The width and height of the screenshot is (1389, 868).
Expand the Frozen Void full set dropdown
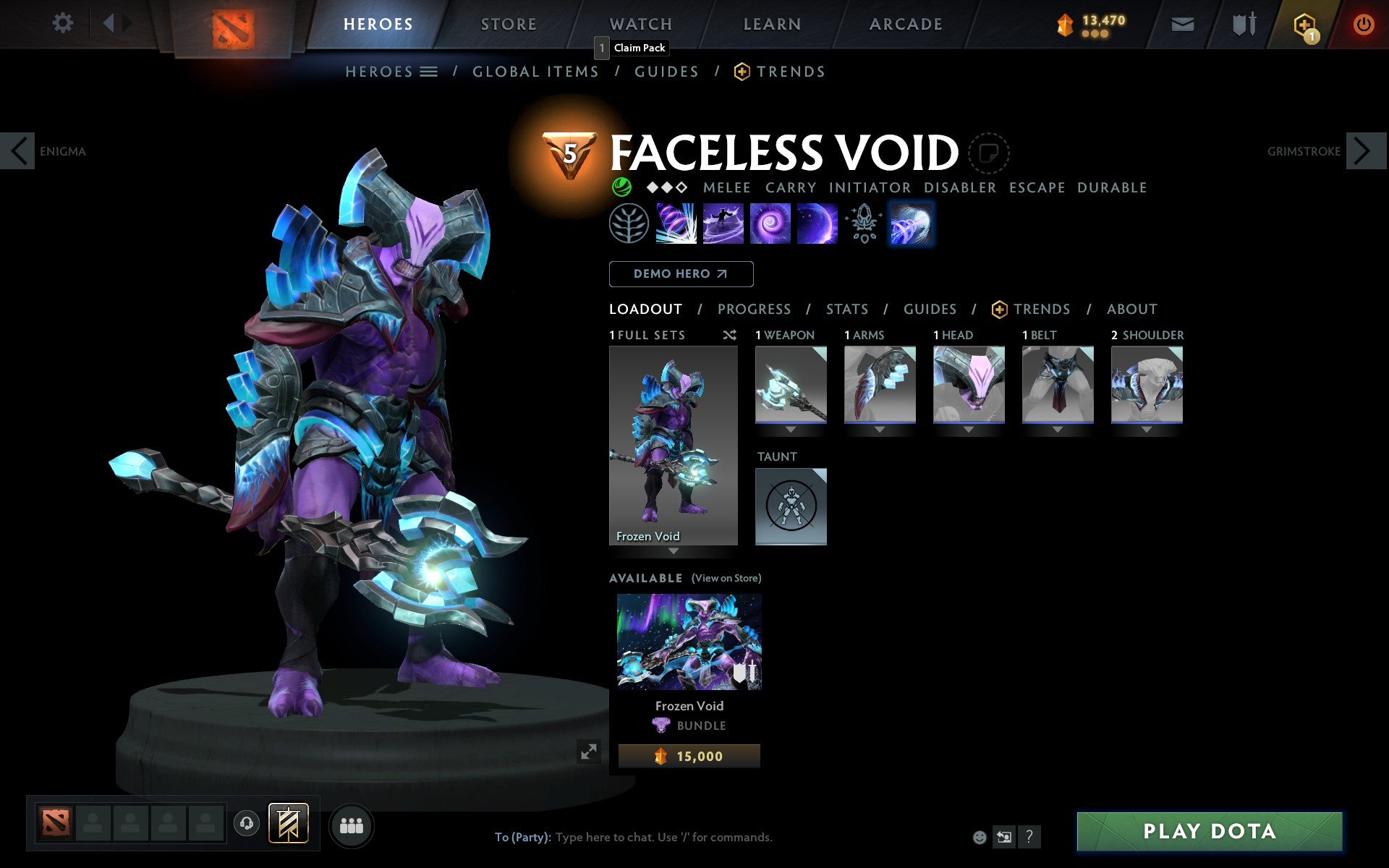click(x=674, y=551)
